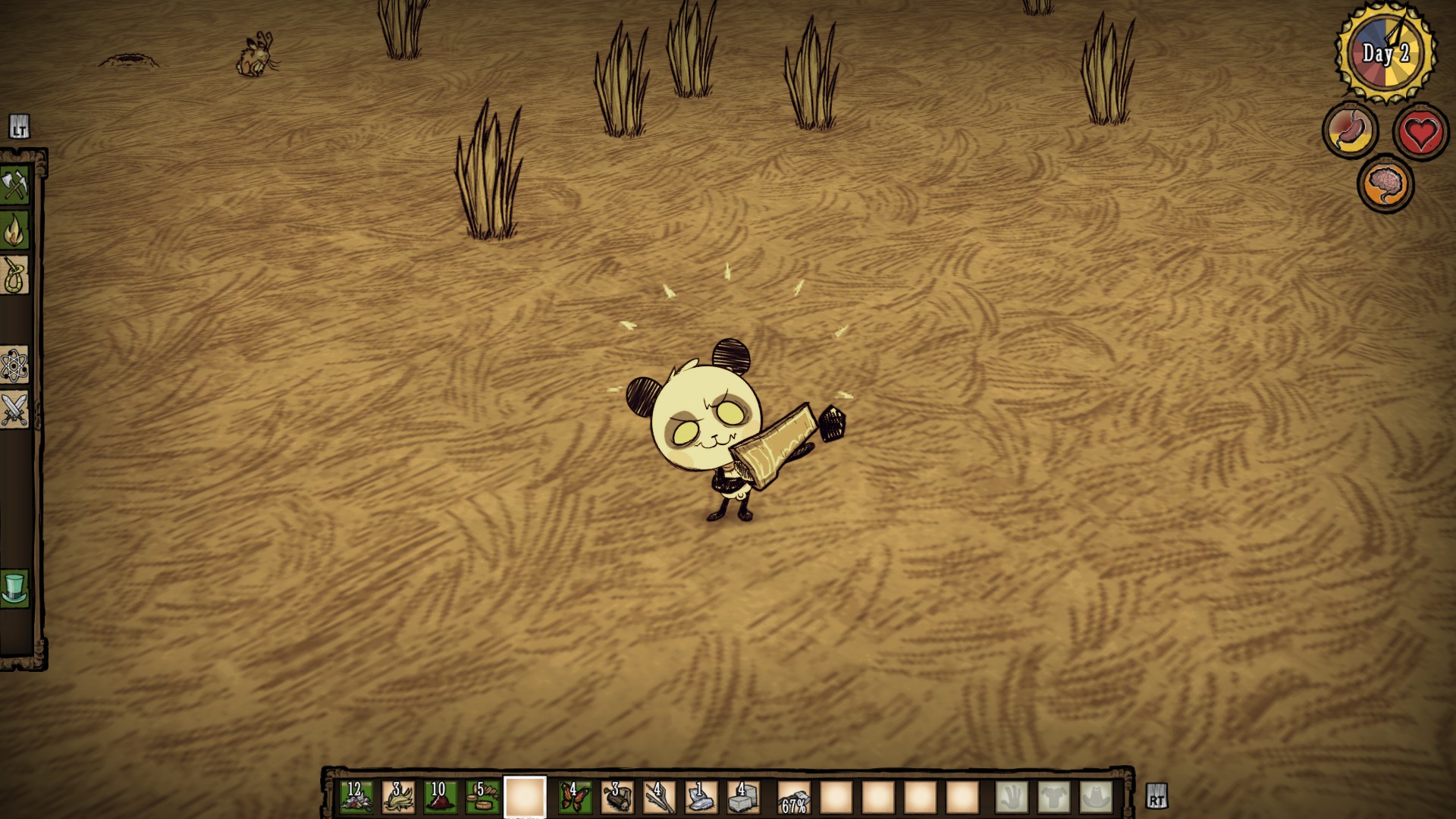Pick the stack of 3 cut grass
Image resolution: width=1456 pixels, height=819 pixels.
398,797
